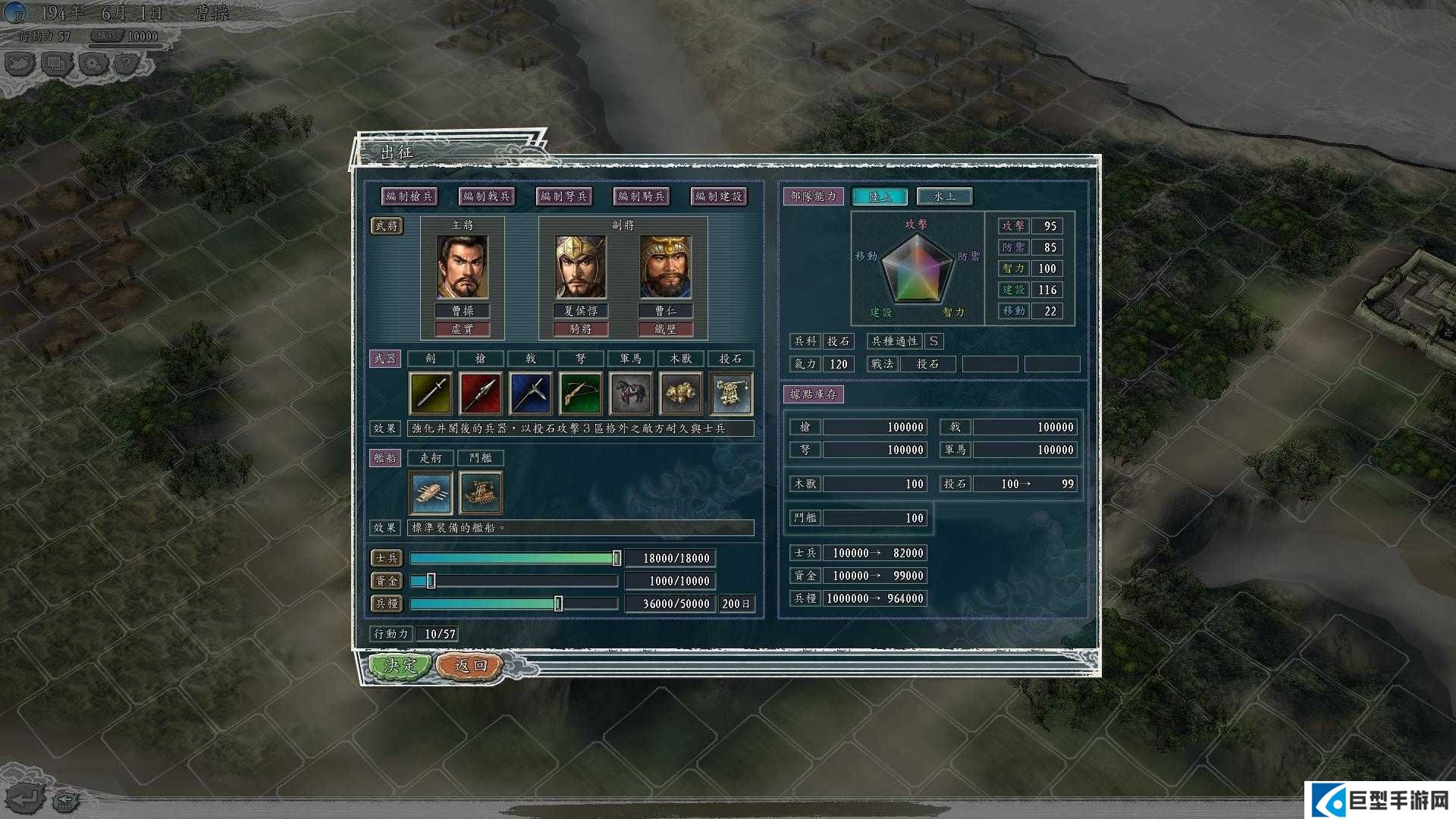Select deputy general 曹仁 portrait
The image size is (1456, 819).
[665, 267]
